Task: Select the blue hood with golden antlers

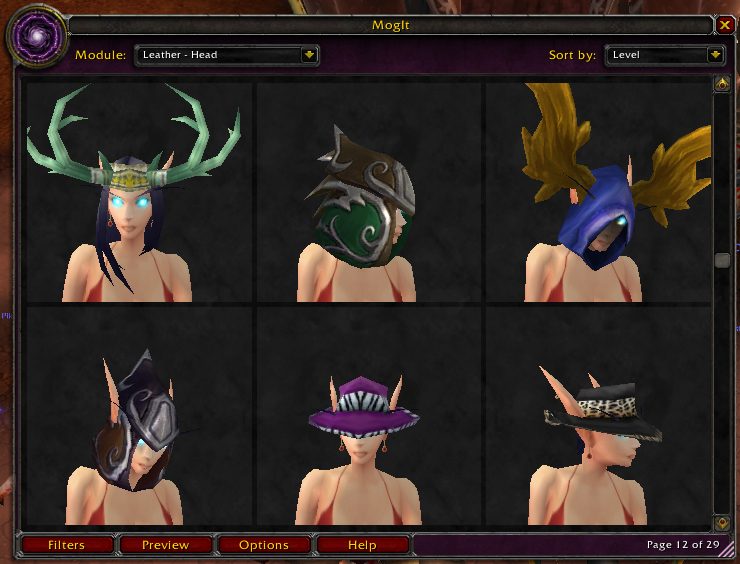Action: 598,192
